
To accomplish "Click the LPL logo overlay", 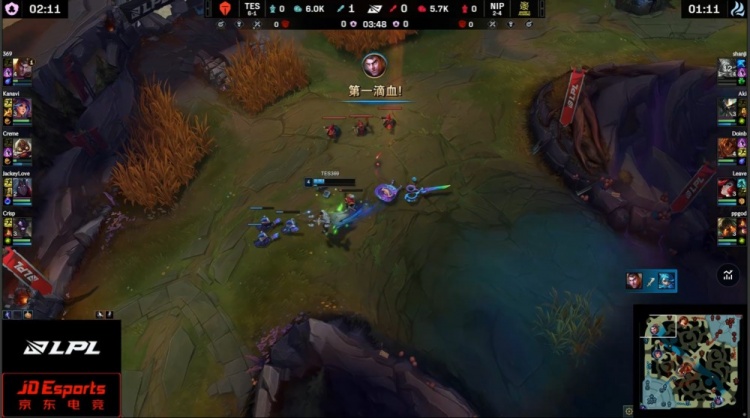I will [60, 347].
